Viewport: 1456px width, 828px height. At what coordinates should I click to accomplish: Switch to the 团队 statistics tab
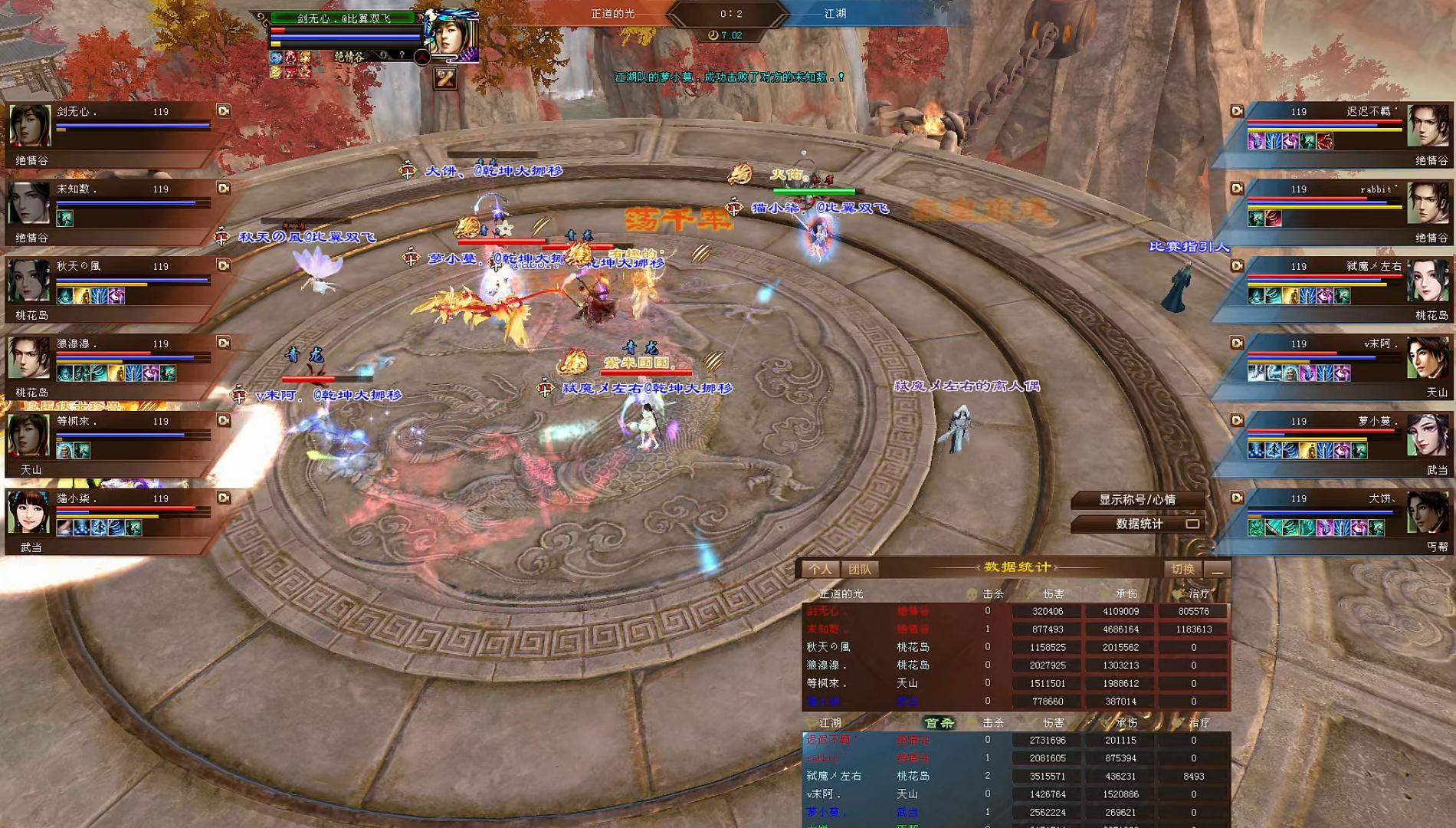point(860,569)
